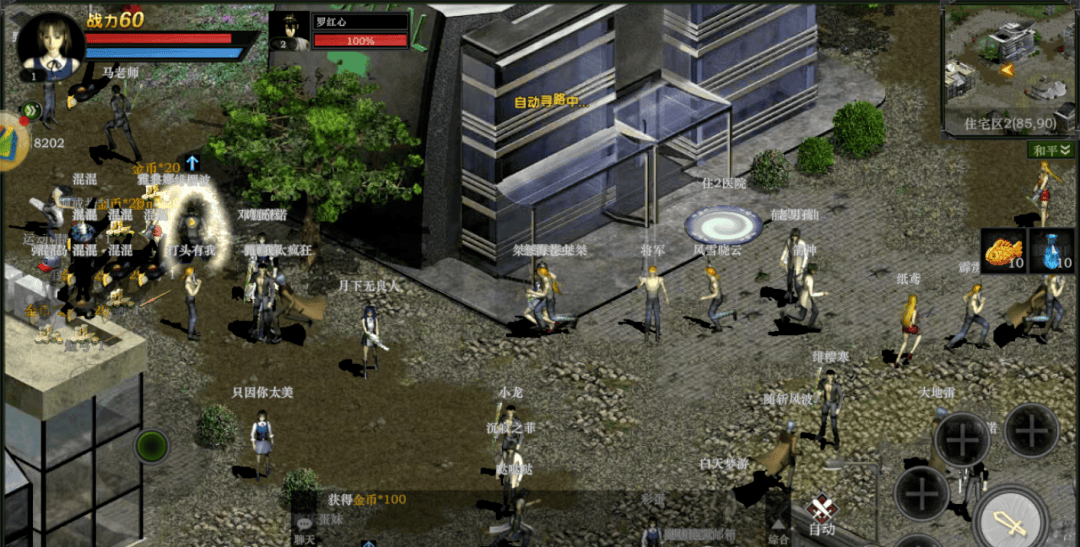
Task: Open the 聊天 chat button
Action: click(x=303, y=529)
